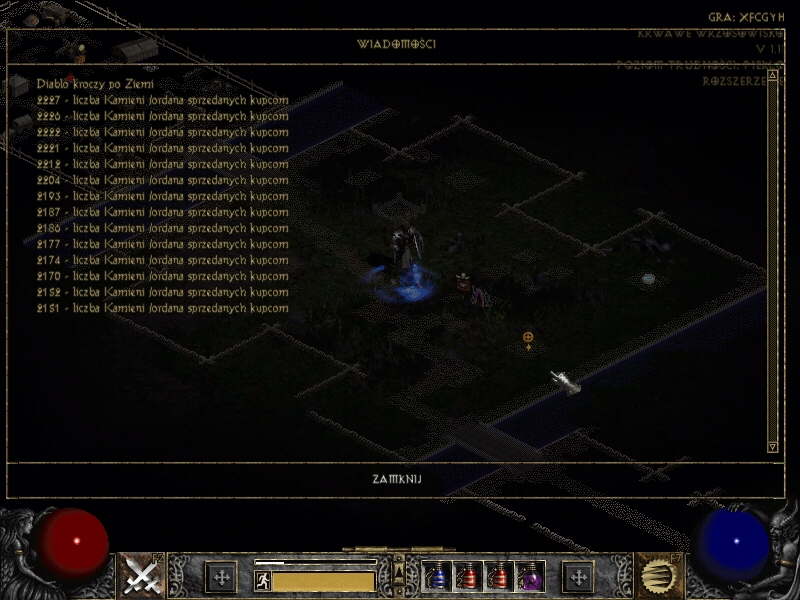Select the right skill claw icon
This screenshot has height=600, width=800.
tap(659, 575)
